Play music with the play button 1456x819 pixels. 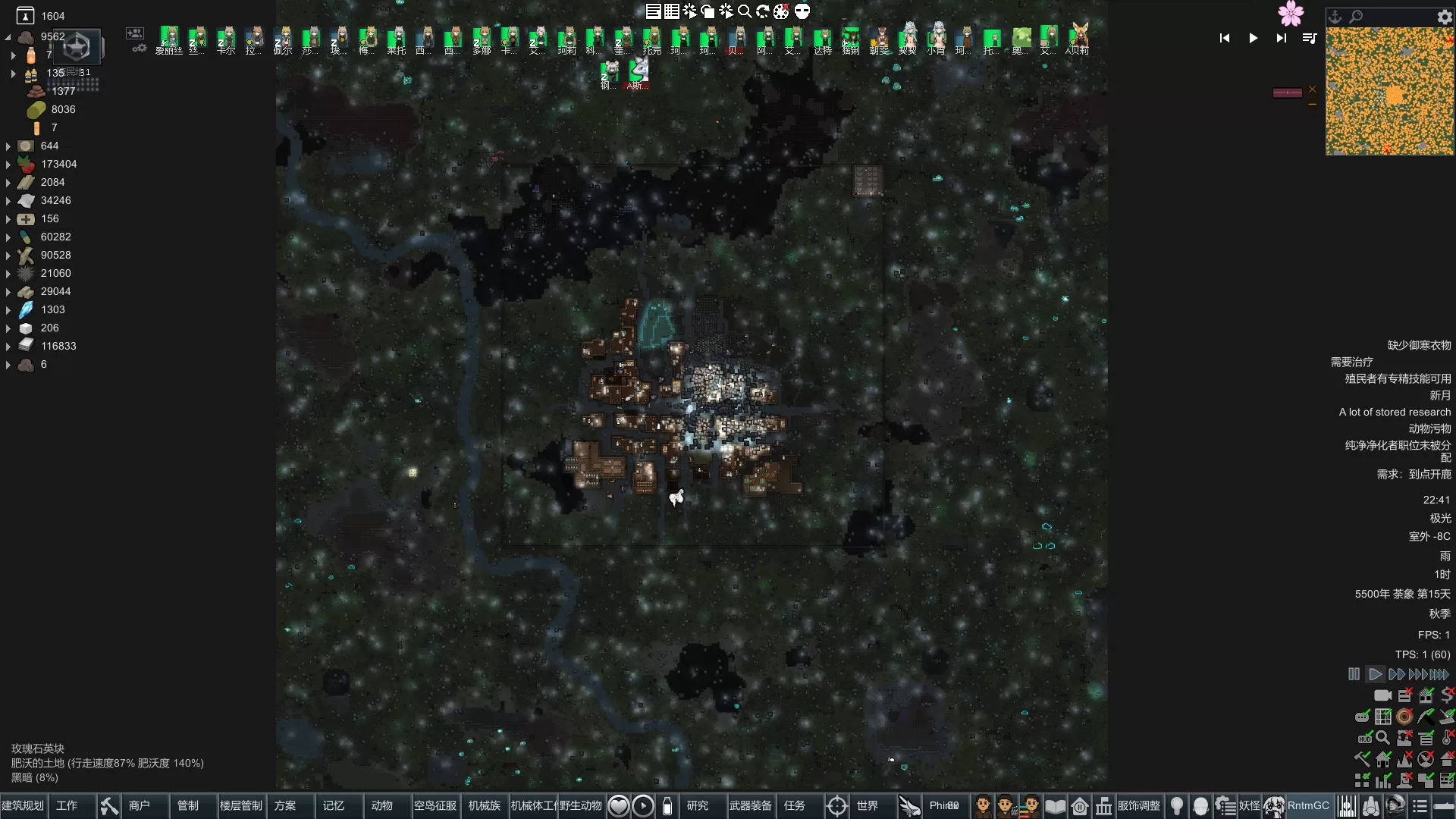(x=1254, y=38)
